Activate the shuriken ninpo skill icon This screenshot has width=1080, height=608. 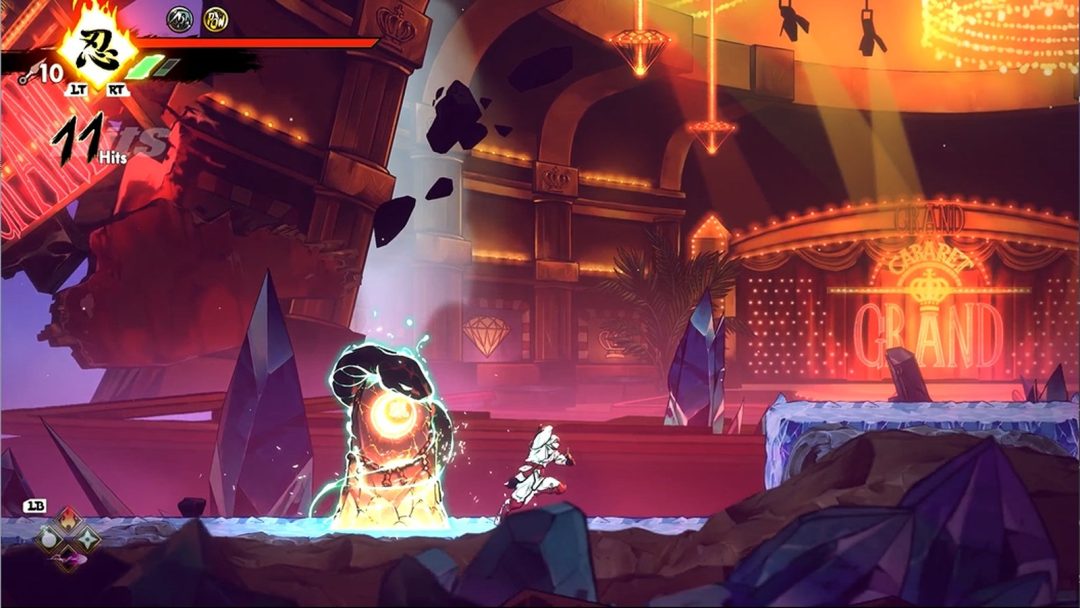[x=89, y=540]
